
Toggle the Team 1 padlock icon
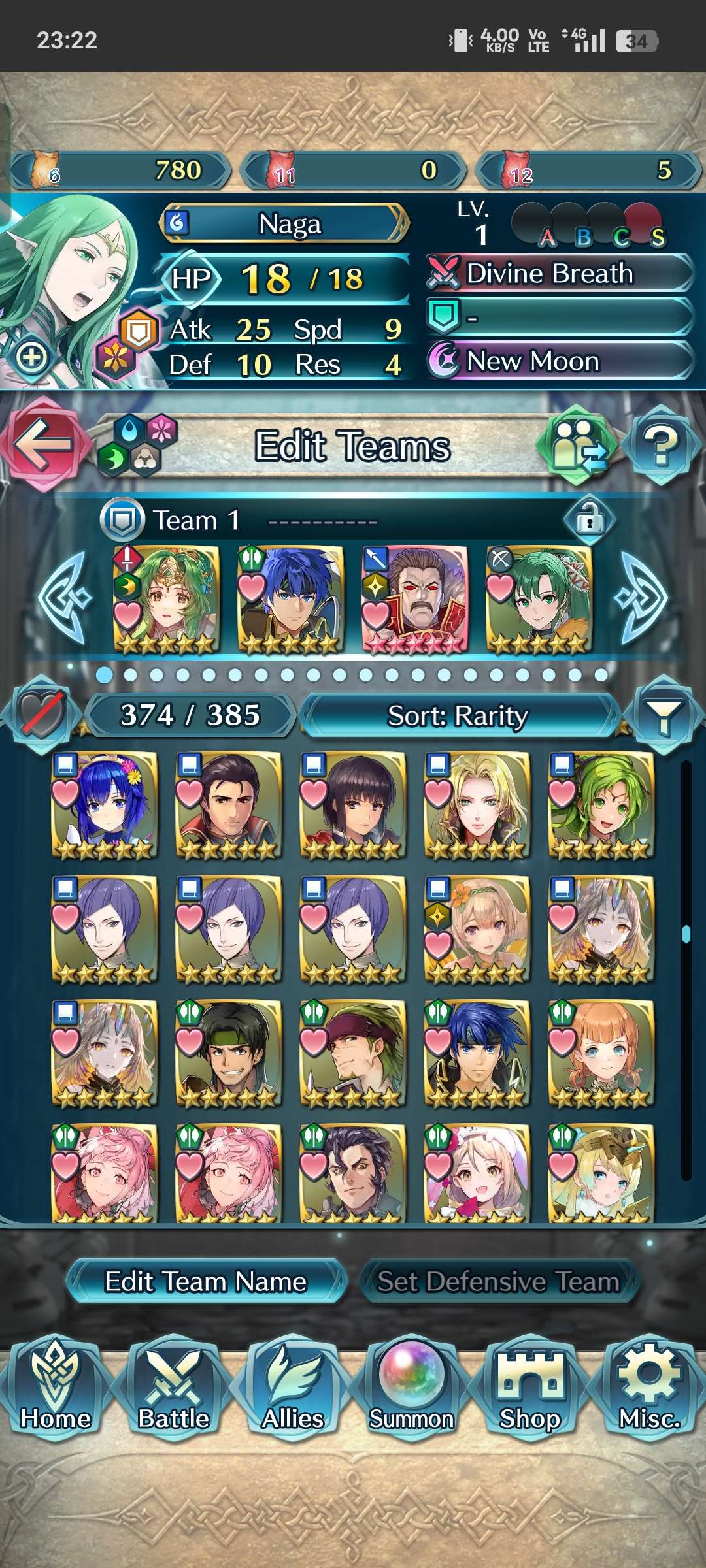590,519
